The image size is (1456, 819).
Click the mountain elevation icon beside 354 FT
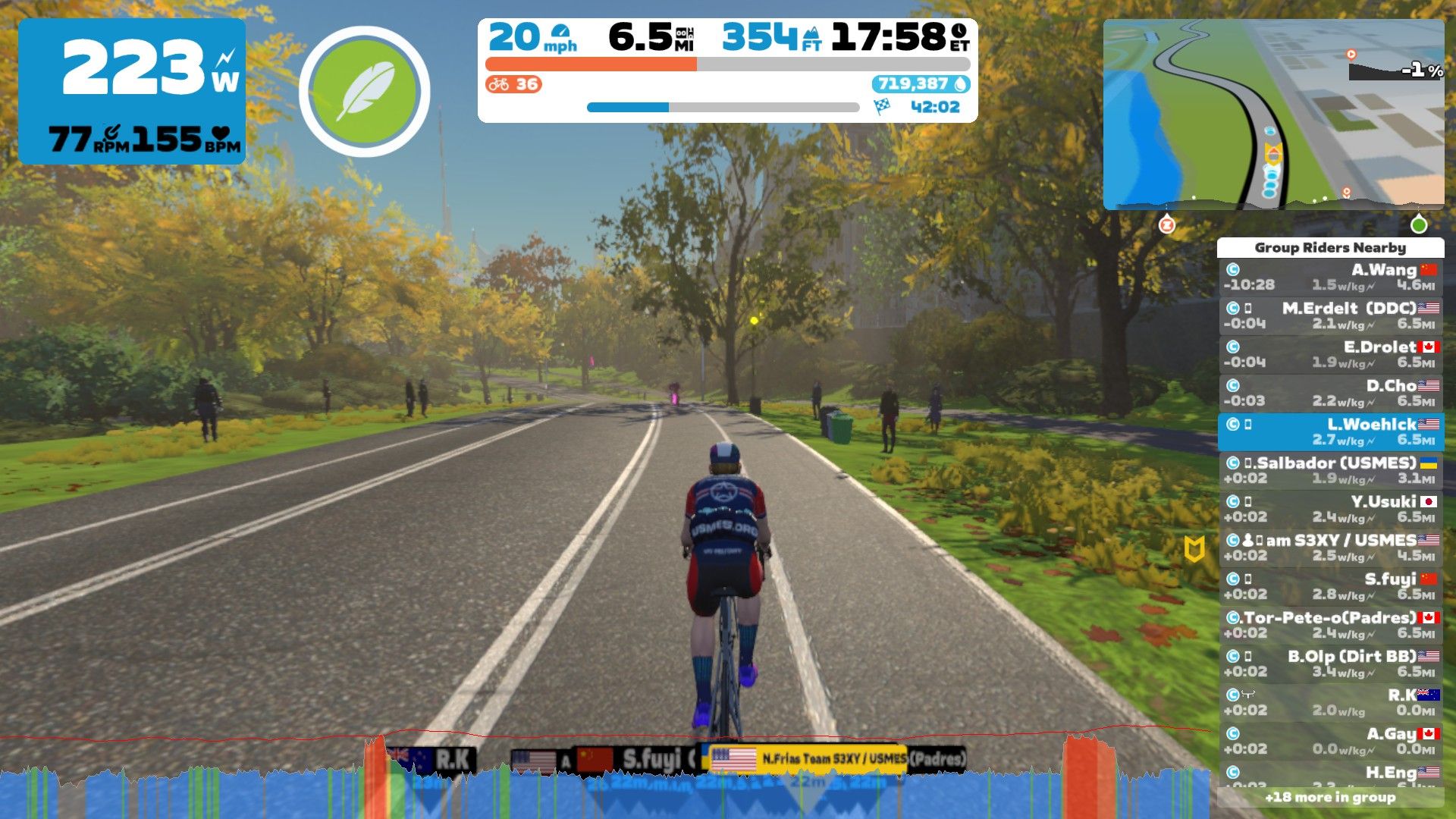point(813,33)
